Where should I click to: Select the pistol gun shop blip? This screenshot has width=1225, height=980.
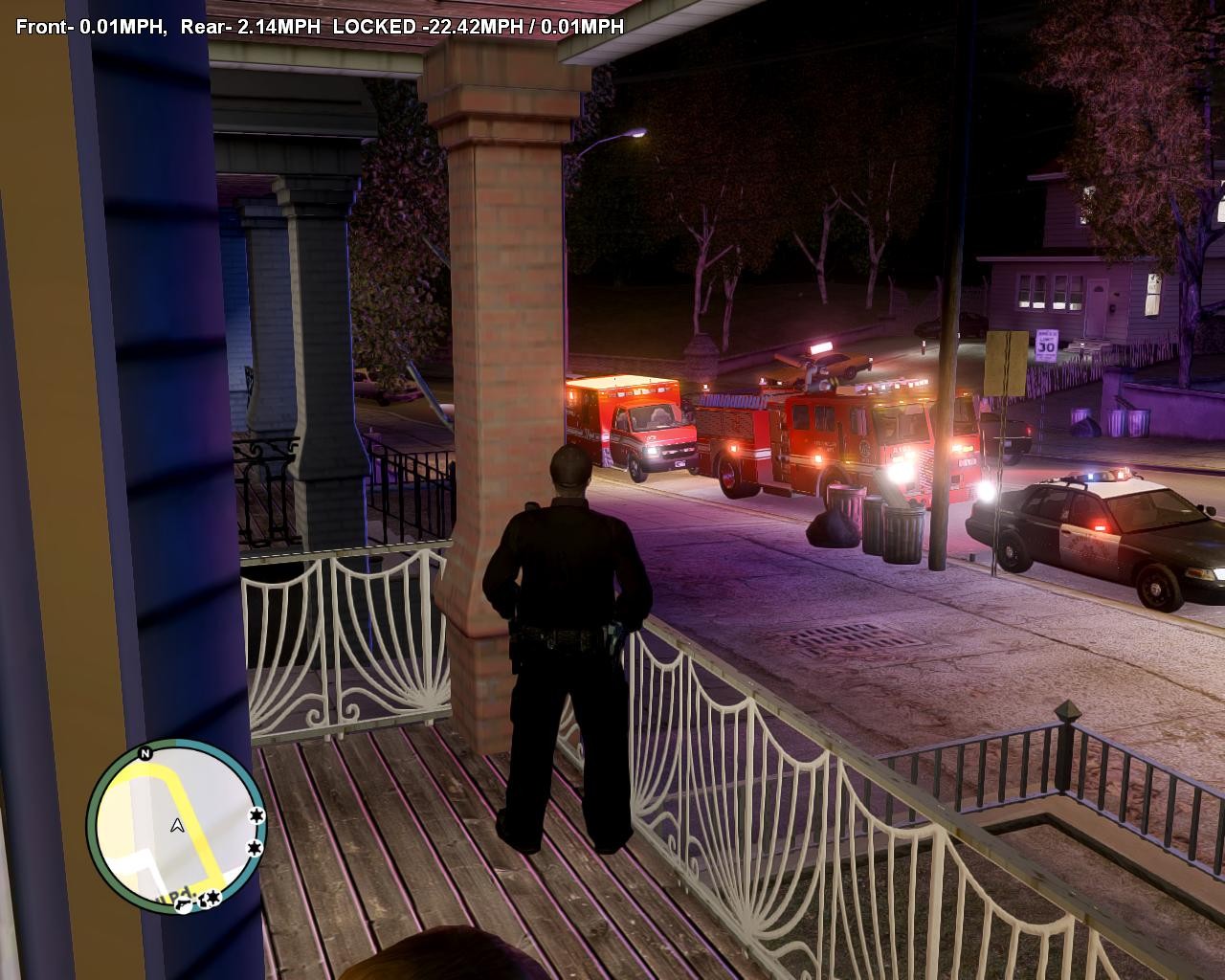point(183,903)
